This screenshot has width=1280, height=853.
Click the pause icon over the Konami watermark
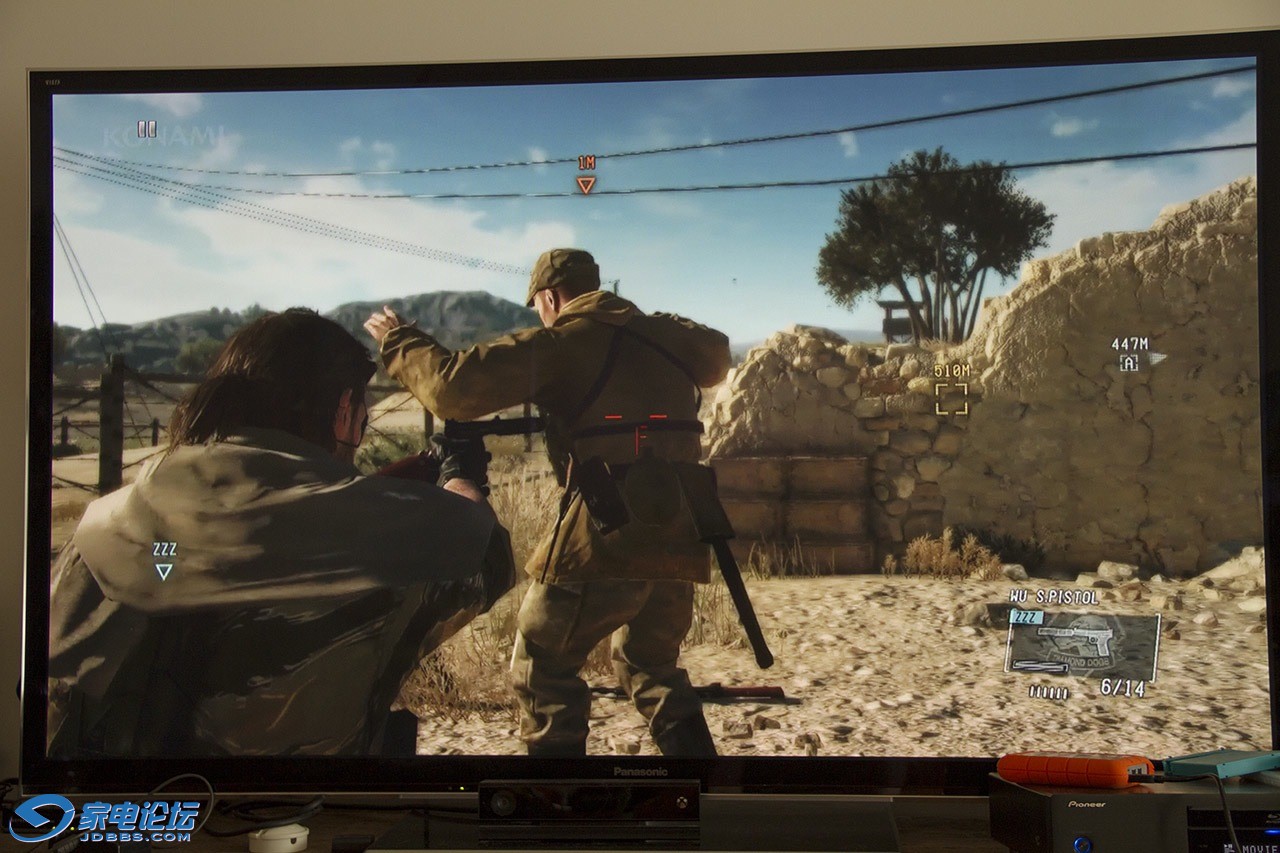pyautogui.click(x=147, y=129)
